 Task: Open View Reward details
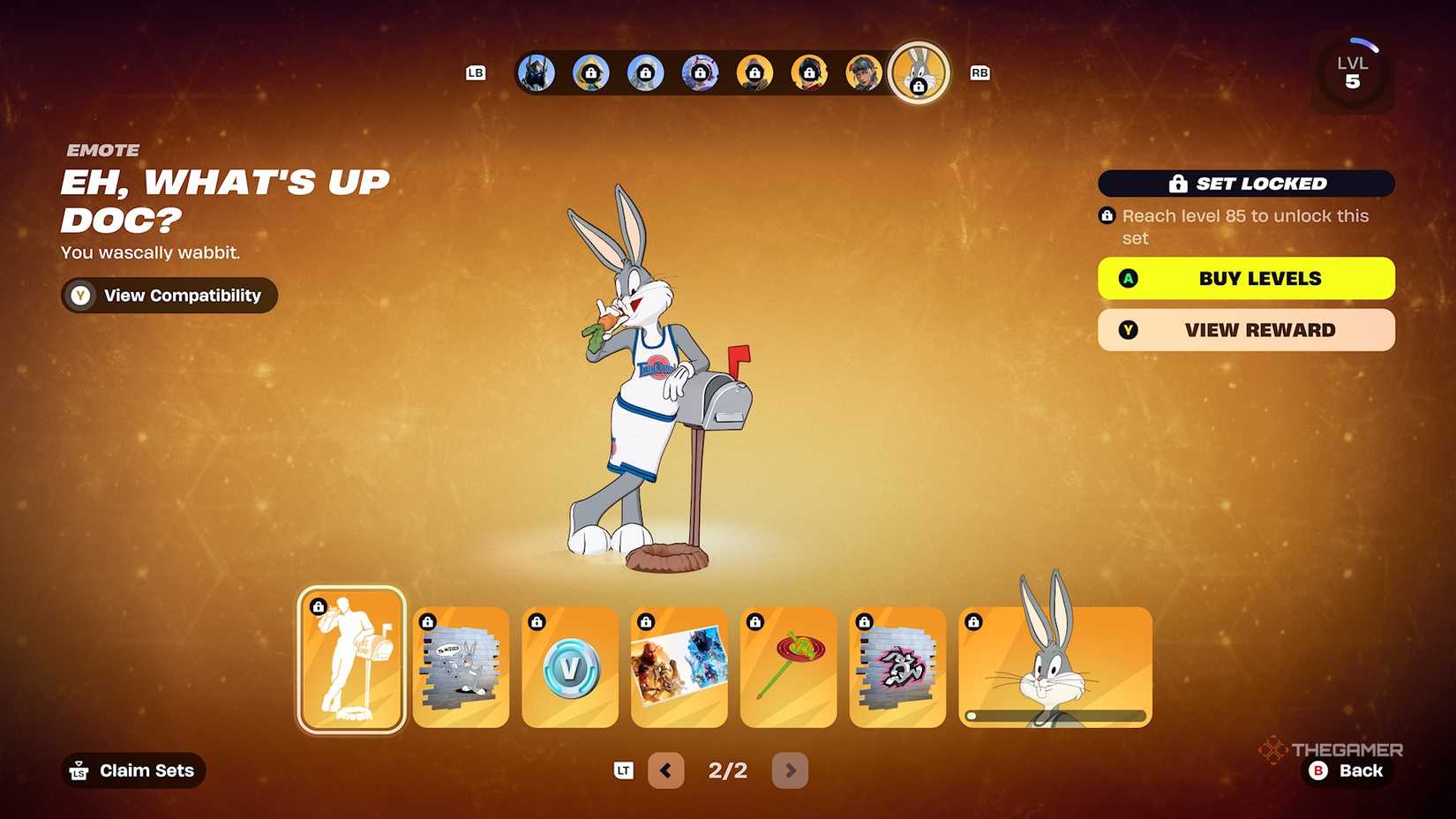tap(1245, 330)
